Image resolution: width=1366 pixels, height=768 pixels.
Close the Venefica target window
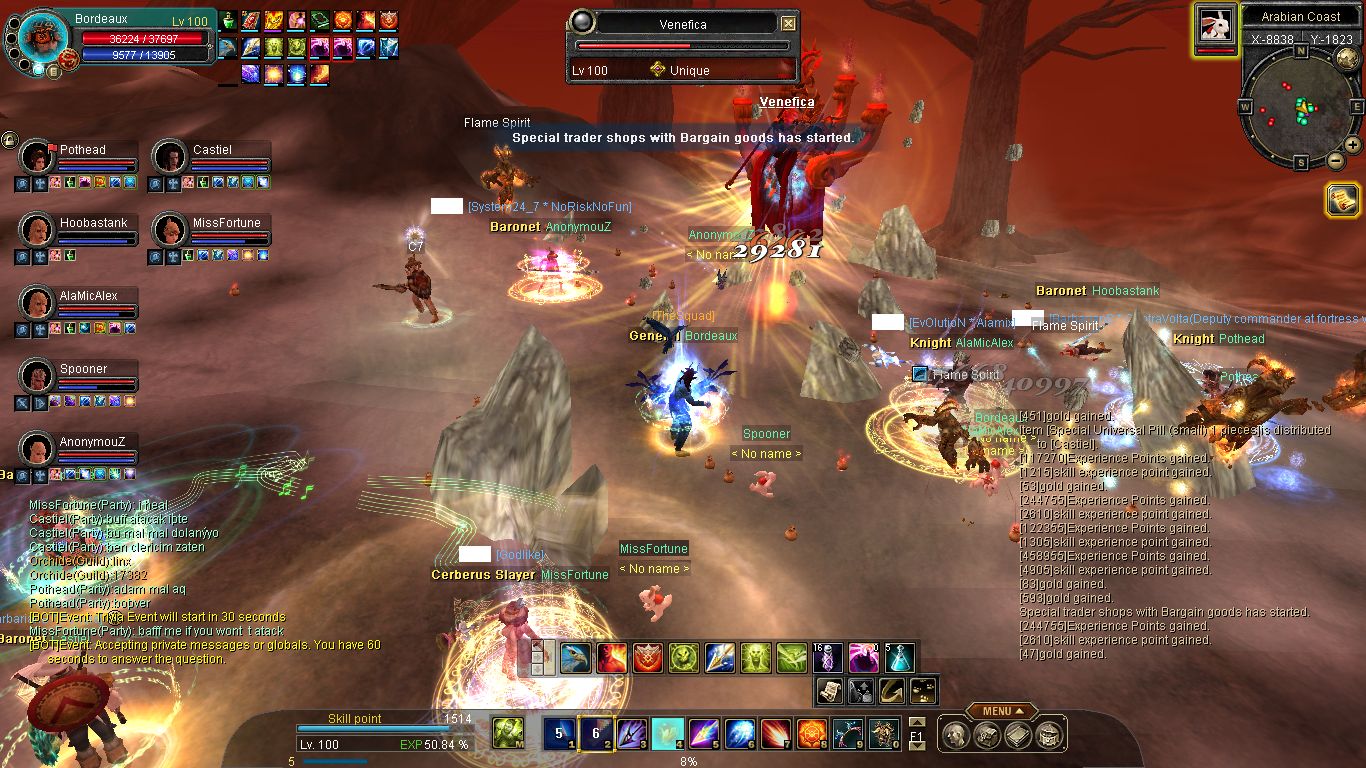789,24
